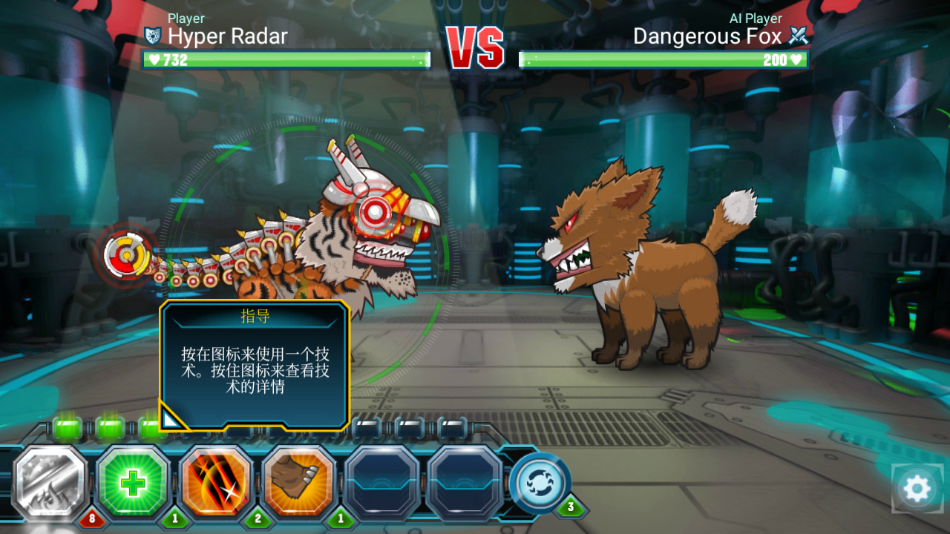
Task: Tap the silver flame skill icon
Action: tap(52, 483)
